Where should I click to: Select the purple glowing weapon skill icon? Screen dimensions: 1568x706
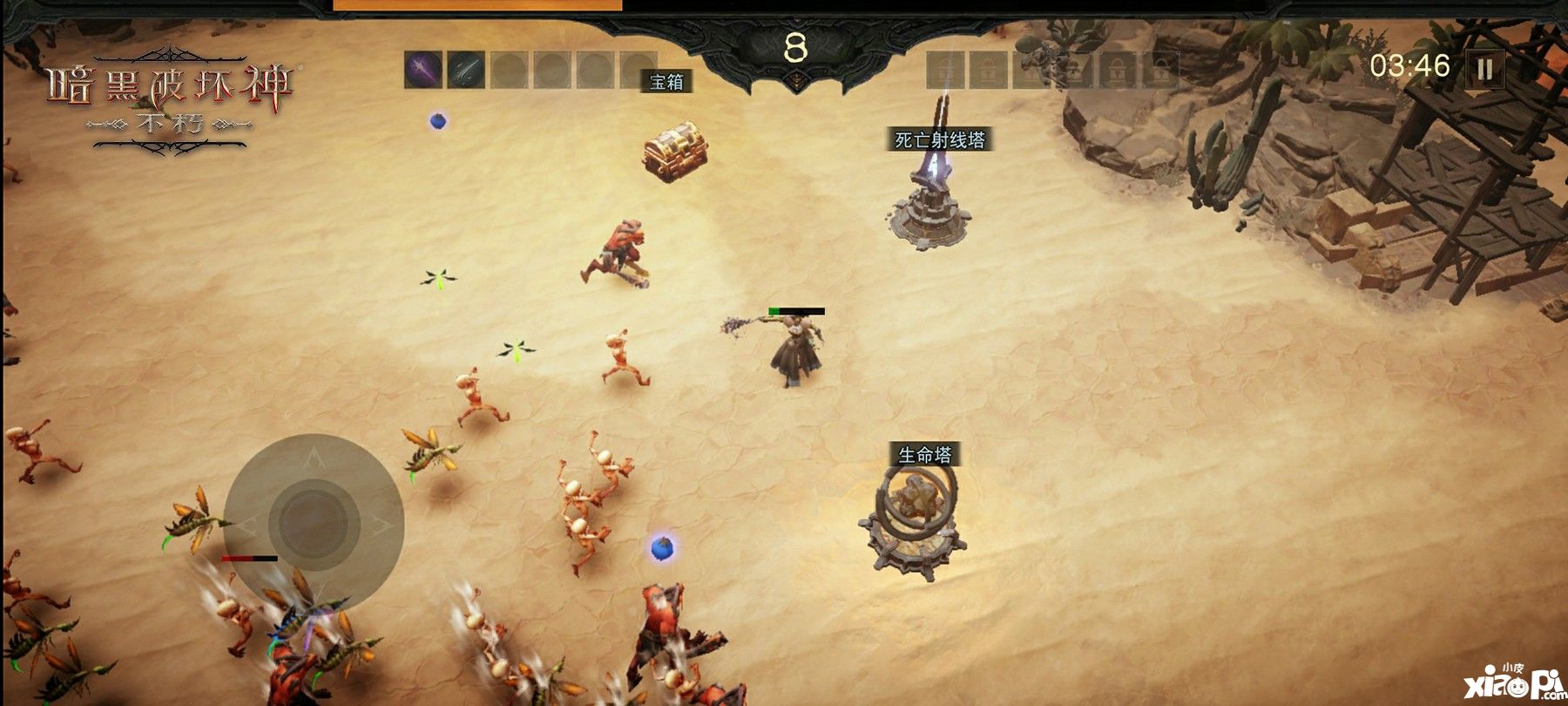pyautogui.click(x=423, y=70)
